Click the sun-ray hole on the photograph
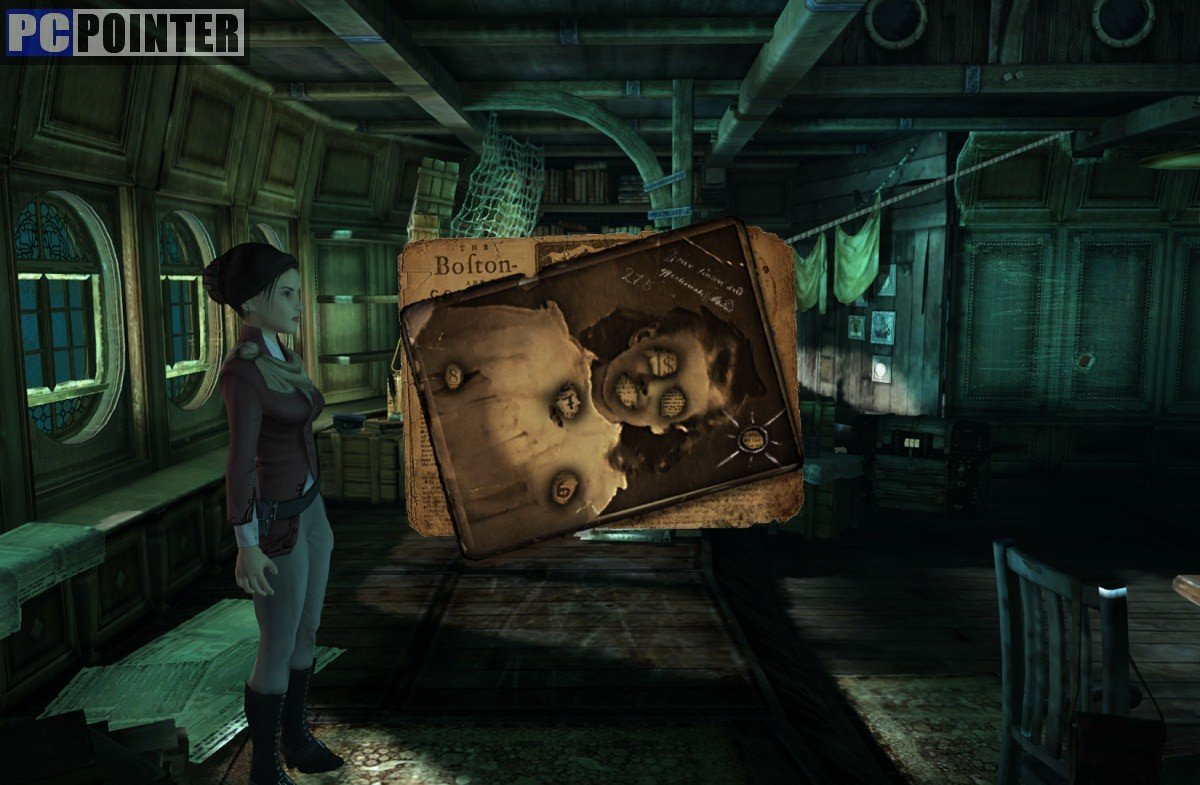The height and width of the screenshot is (785, 1200). [x=752, y=438]
